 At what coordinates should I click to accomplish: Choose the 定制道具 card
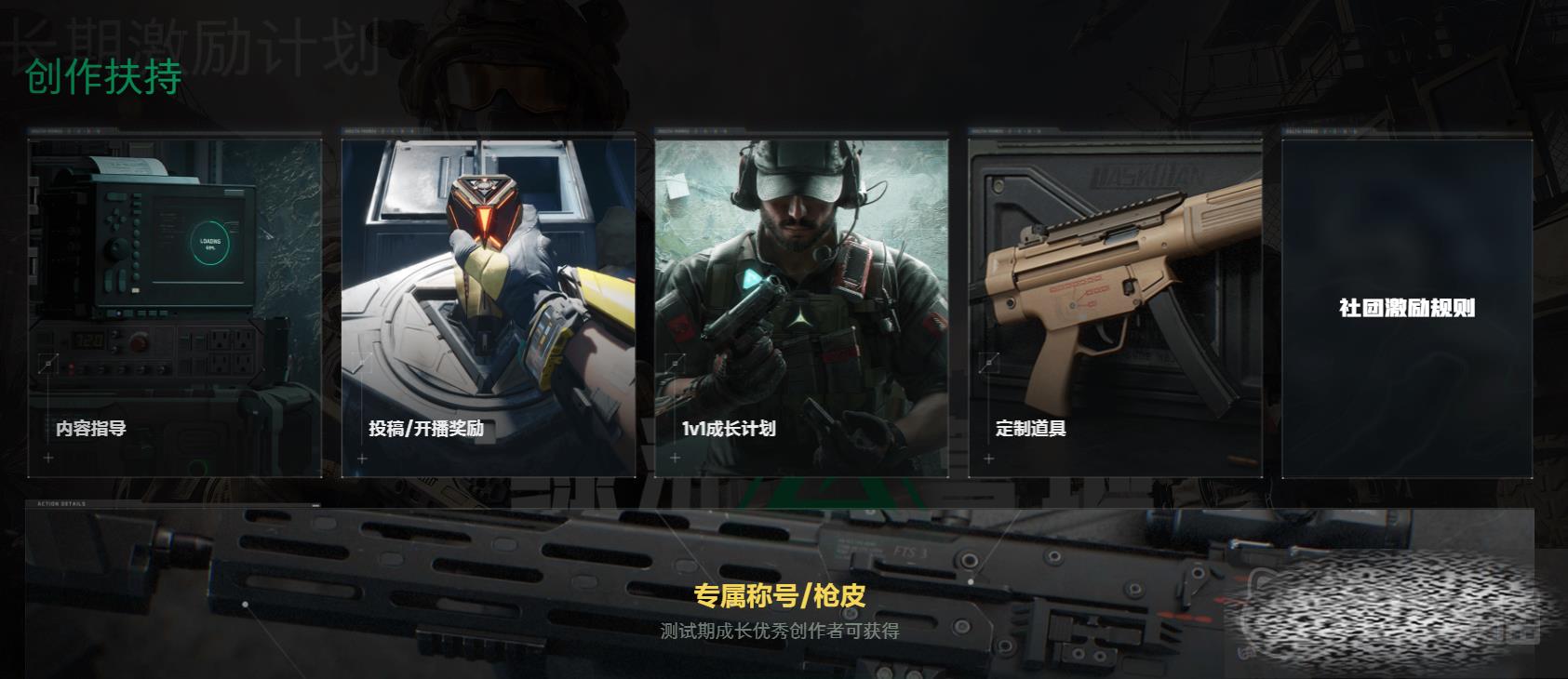(x=1115, y=307)
